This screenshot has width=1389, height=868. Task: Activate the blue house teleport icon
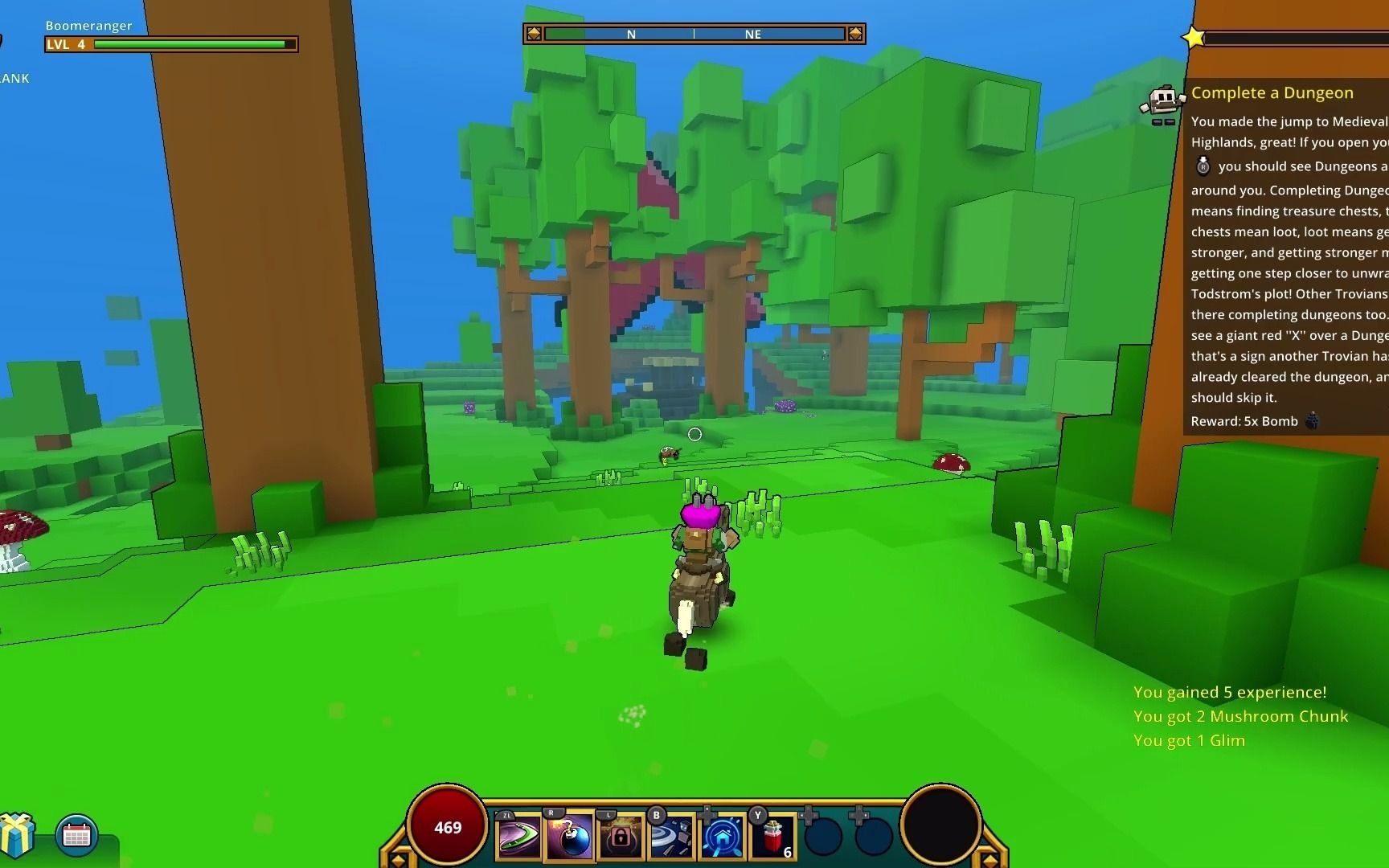pyautogui.click(x=722, y=837)
